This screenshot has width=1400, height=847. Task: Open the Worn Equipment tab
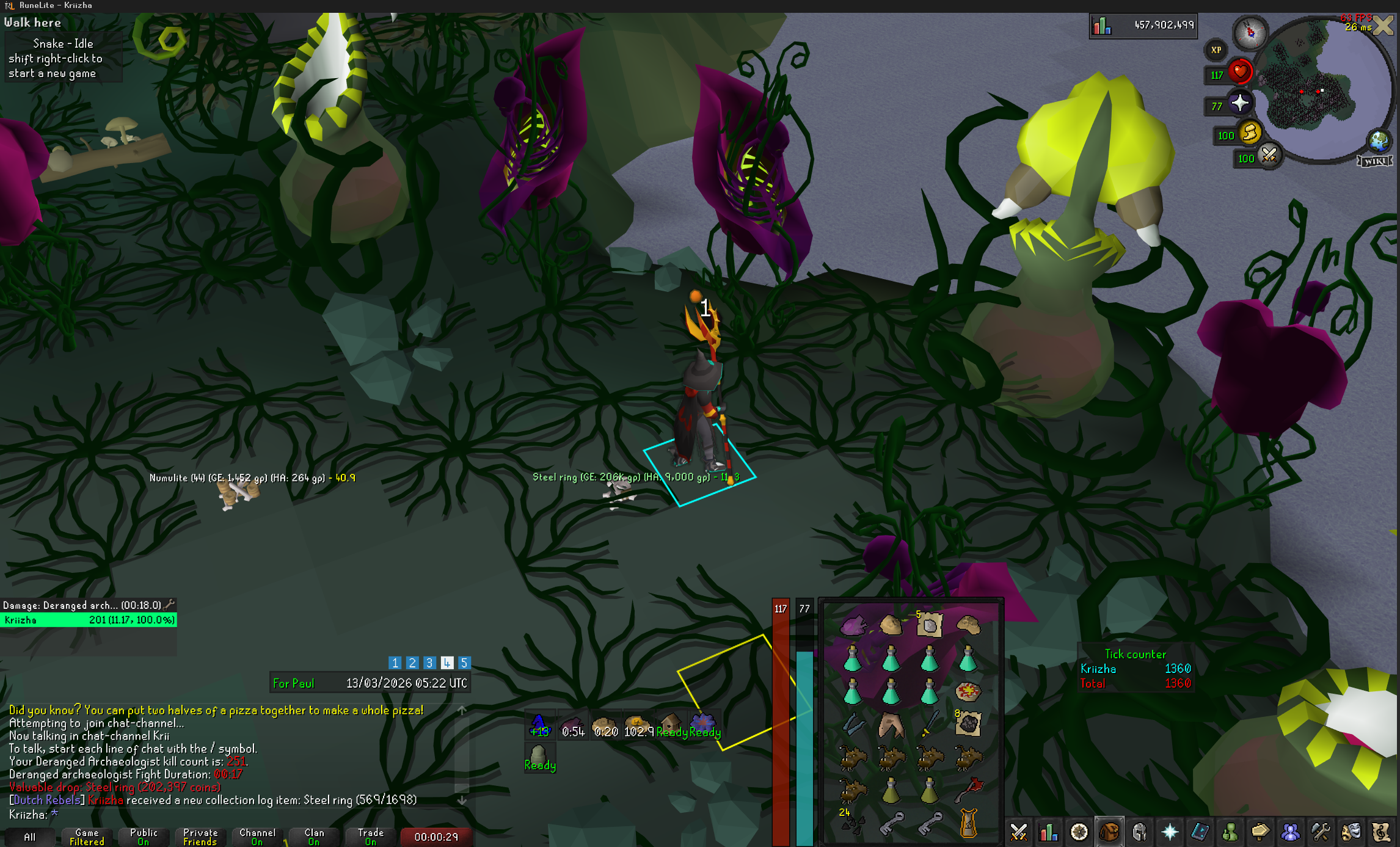click(1139, 832)
